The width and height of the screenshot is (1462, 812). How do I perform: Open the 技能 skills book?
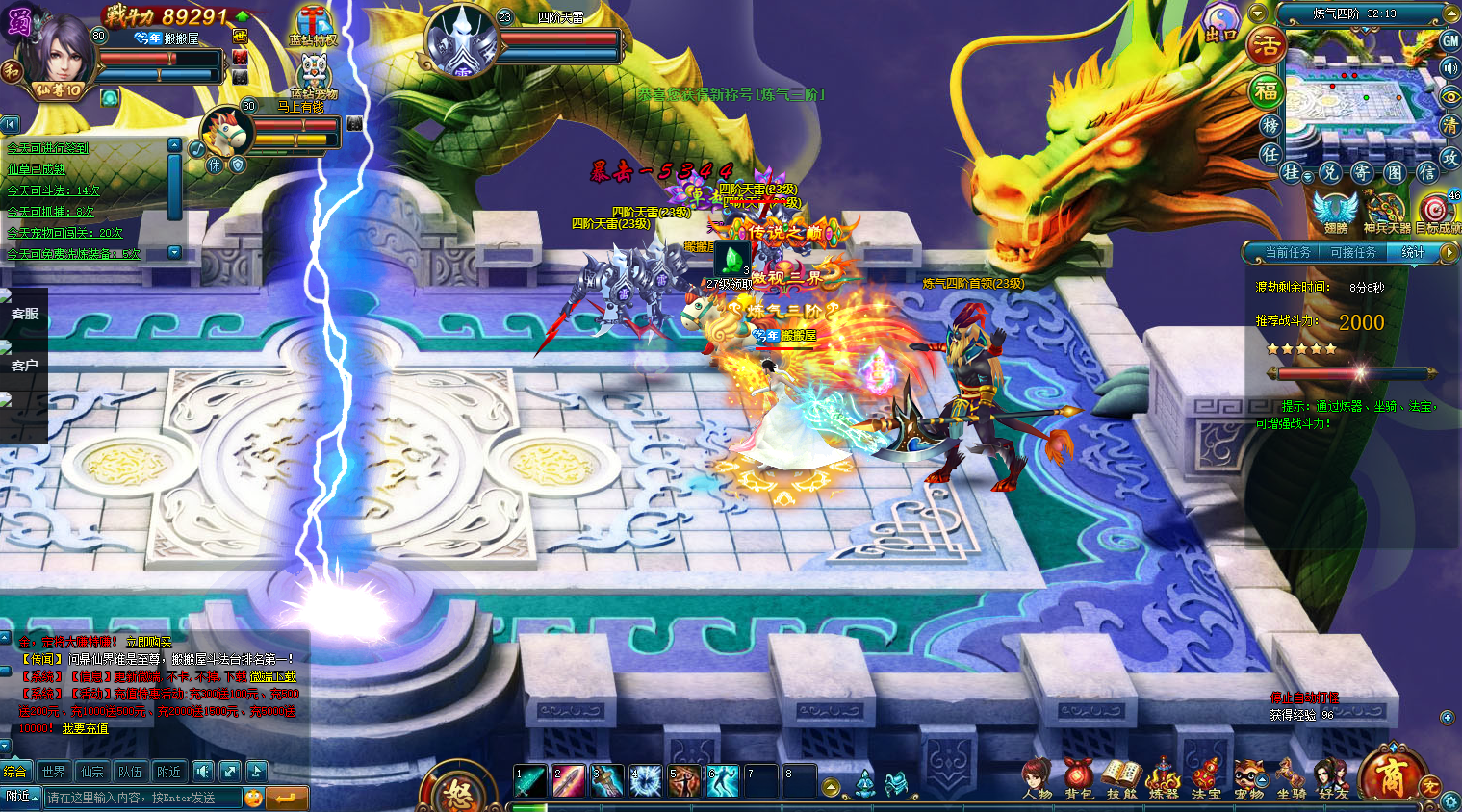click(x=1121, y=777)
